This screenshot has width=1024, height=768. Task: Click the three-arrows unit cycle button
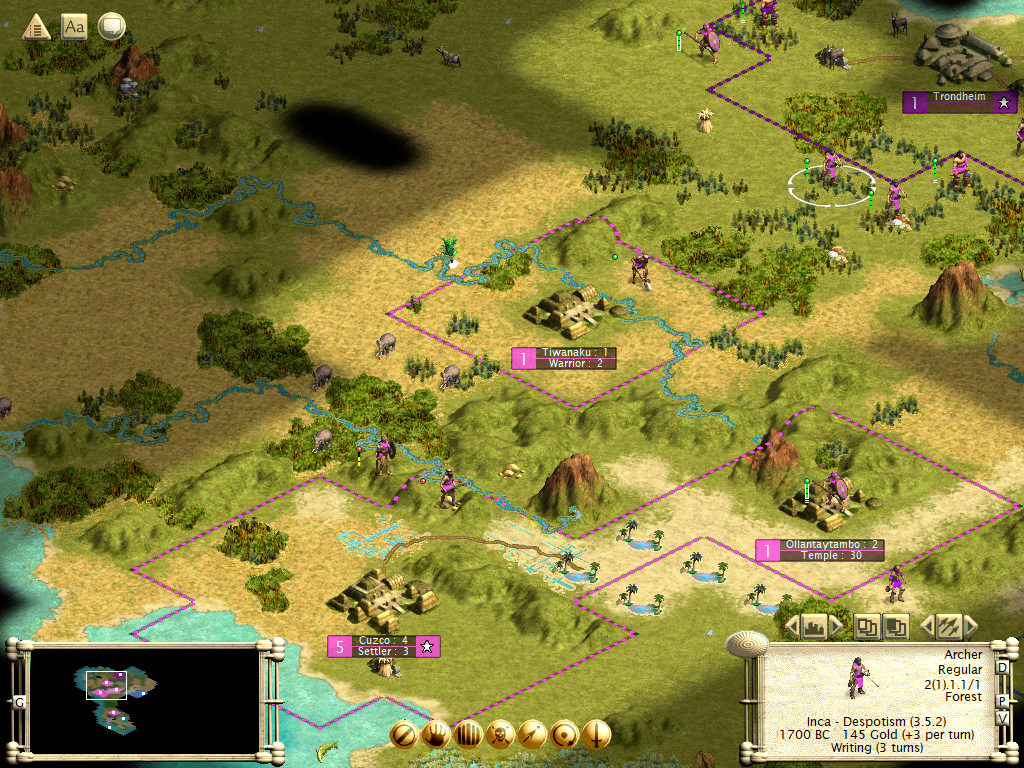tap(948, 627)
